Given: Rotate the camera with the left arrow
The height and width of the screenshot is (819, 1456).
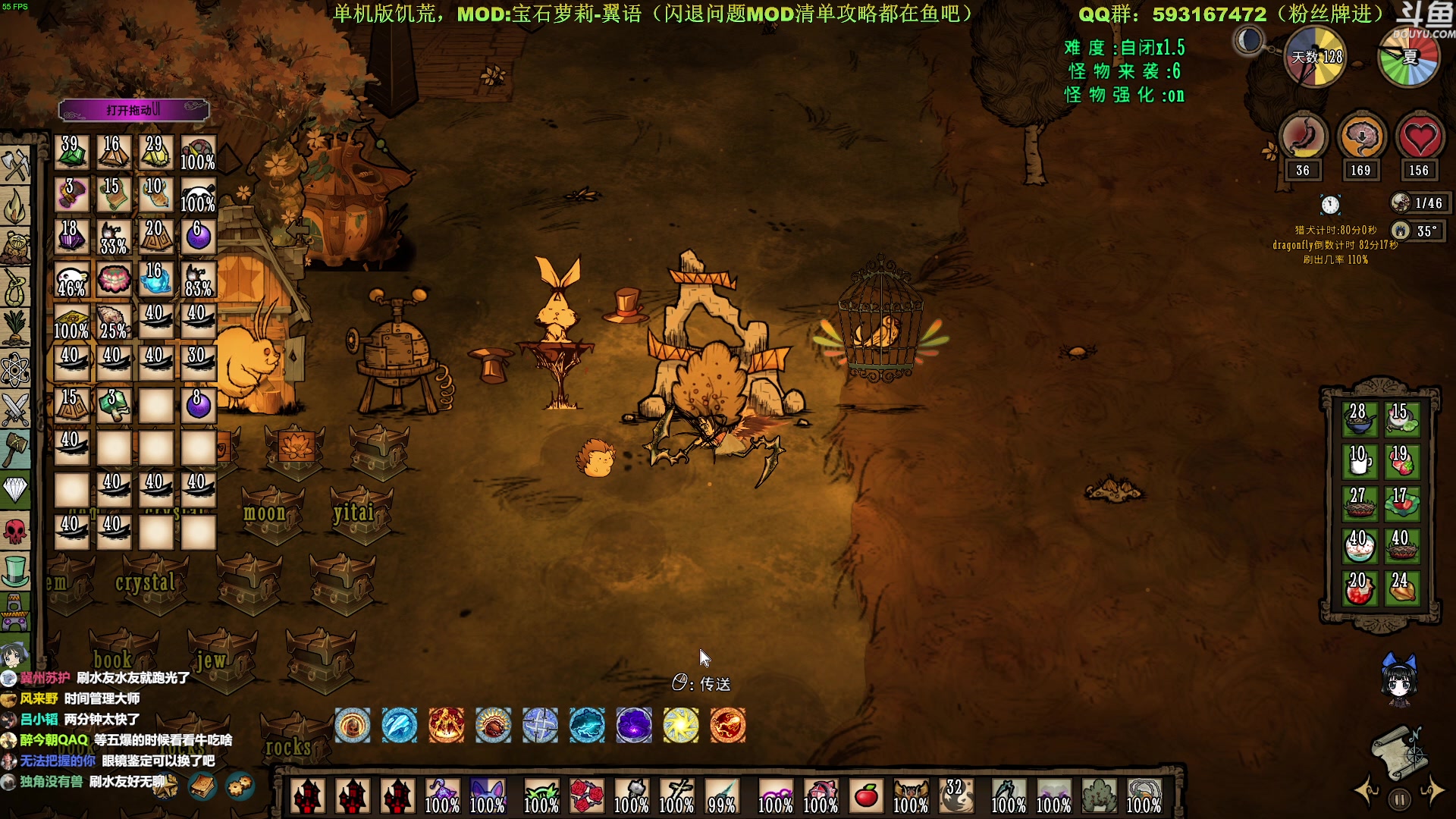Looking at the screenshot, I should (x=1367, y=791).
